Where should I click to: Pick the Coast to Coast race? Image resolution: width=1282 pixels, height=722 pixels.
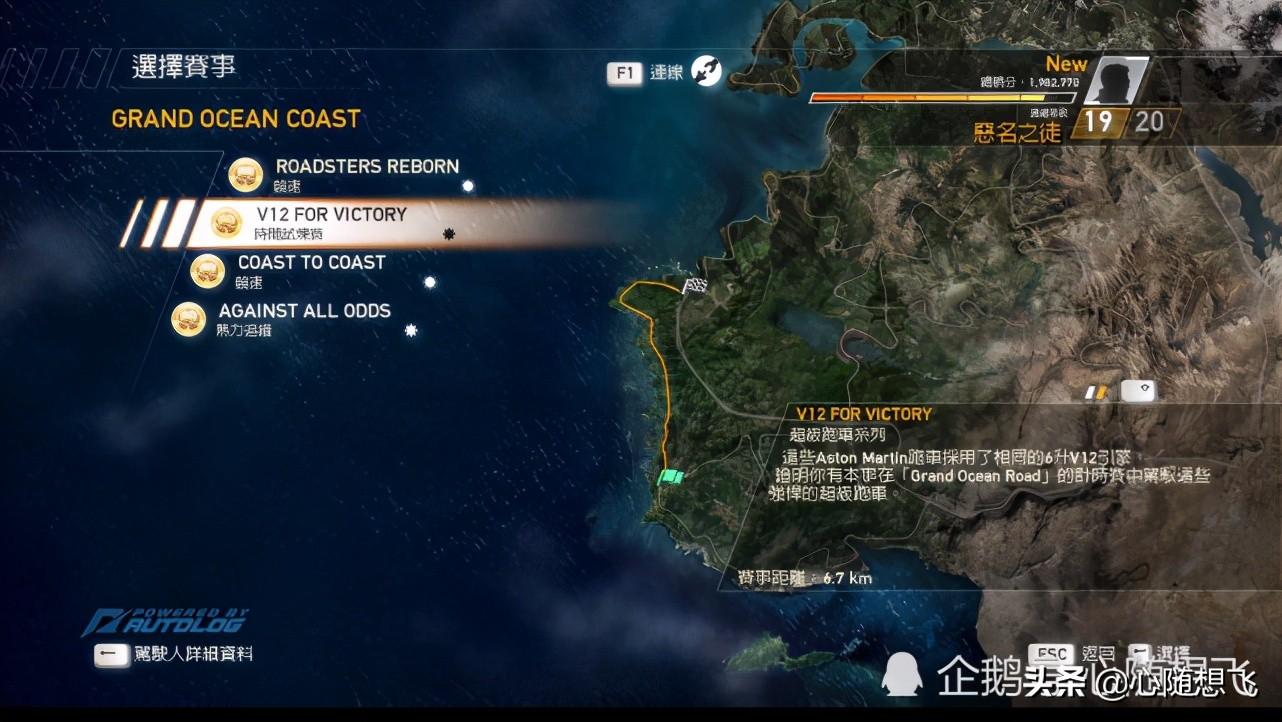pyautogui.click(x=311, y=263)
